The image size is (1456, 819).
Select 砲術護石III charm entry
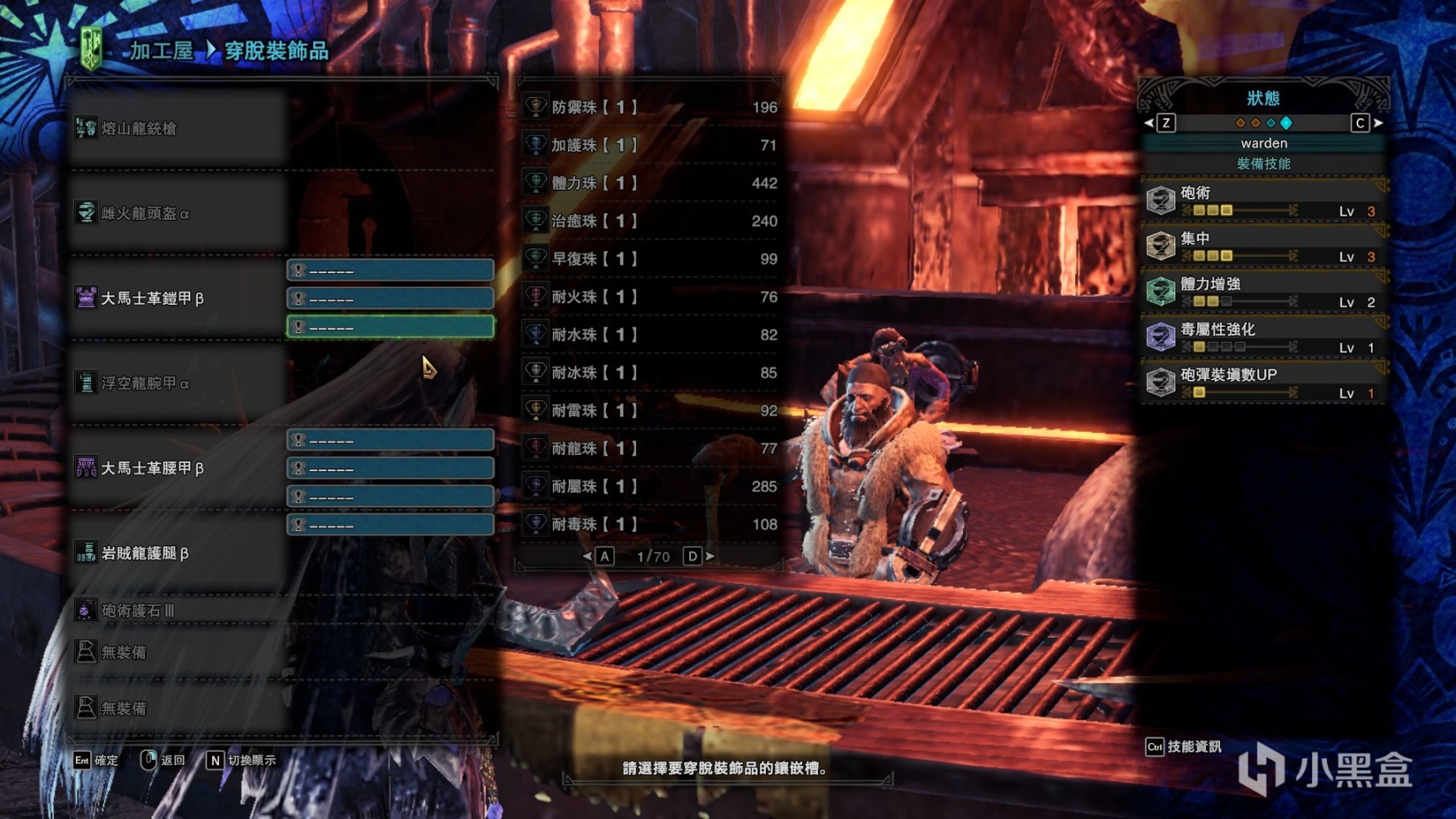pos(137,610)
